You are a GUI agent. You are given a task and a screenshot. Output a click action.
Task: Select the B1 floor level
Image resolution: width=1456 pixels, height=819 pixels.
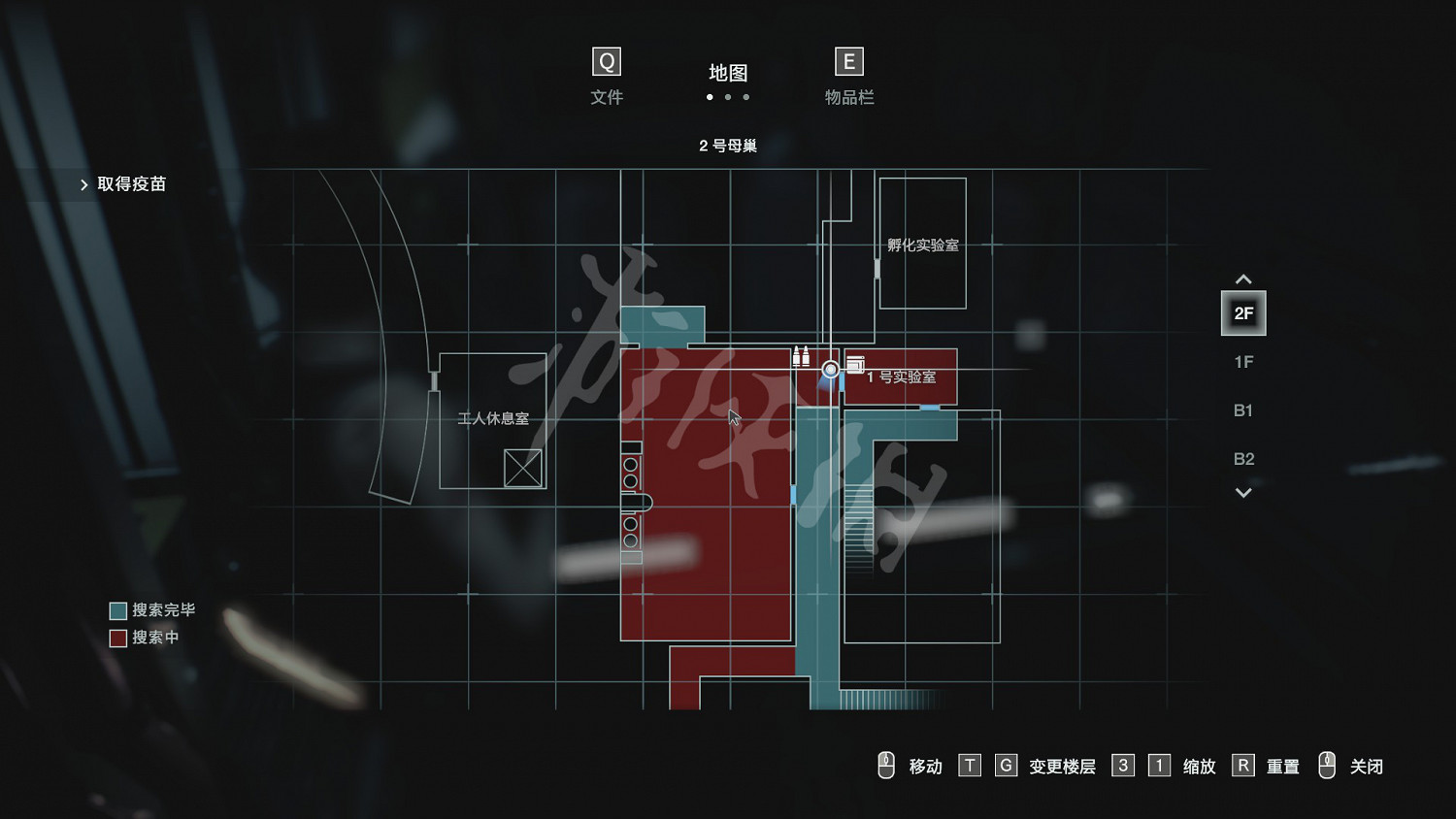point(1243,410)
